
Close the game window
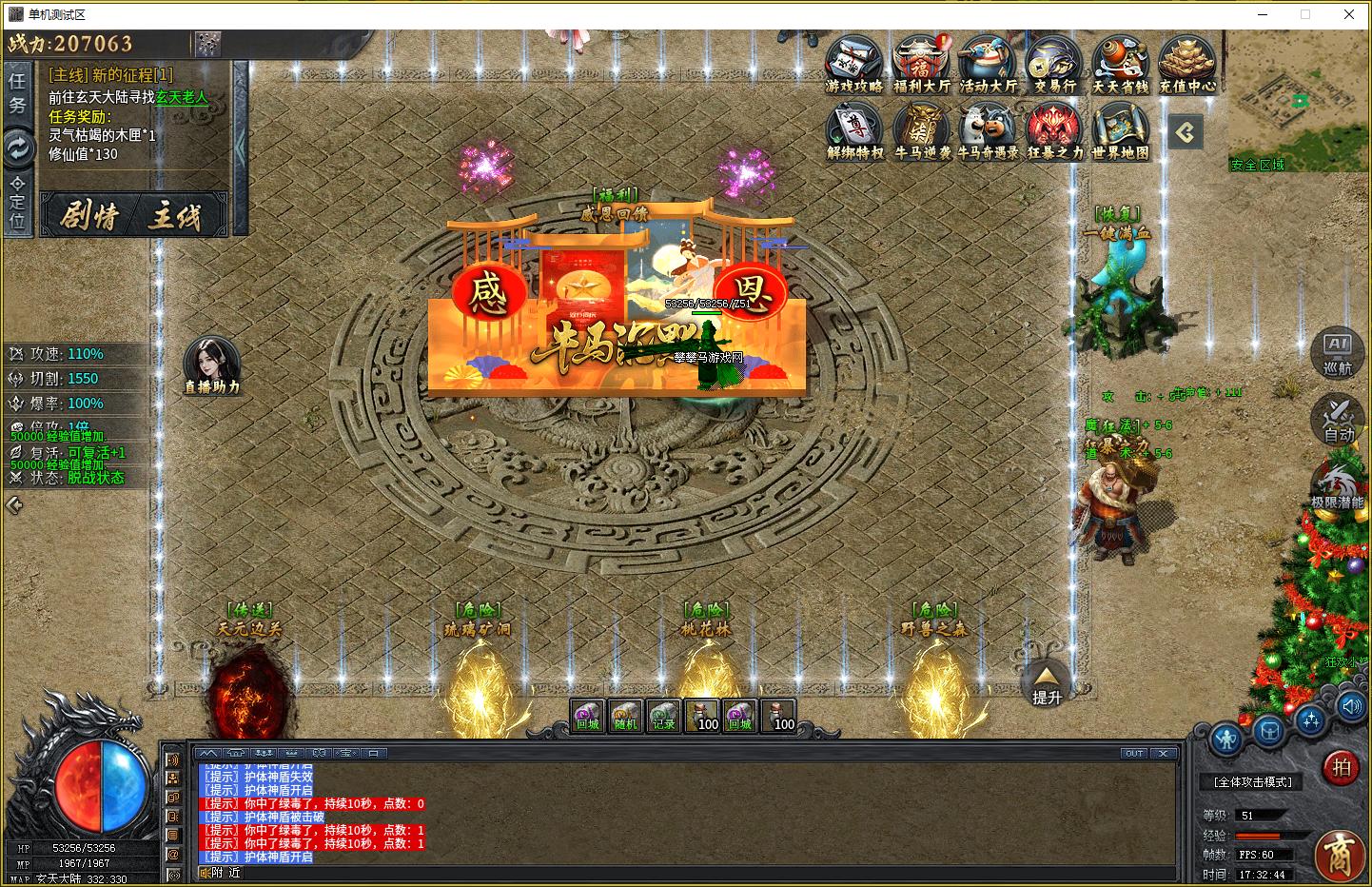pos(1348,14)
